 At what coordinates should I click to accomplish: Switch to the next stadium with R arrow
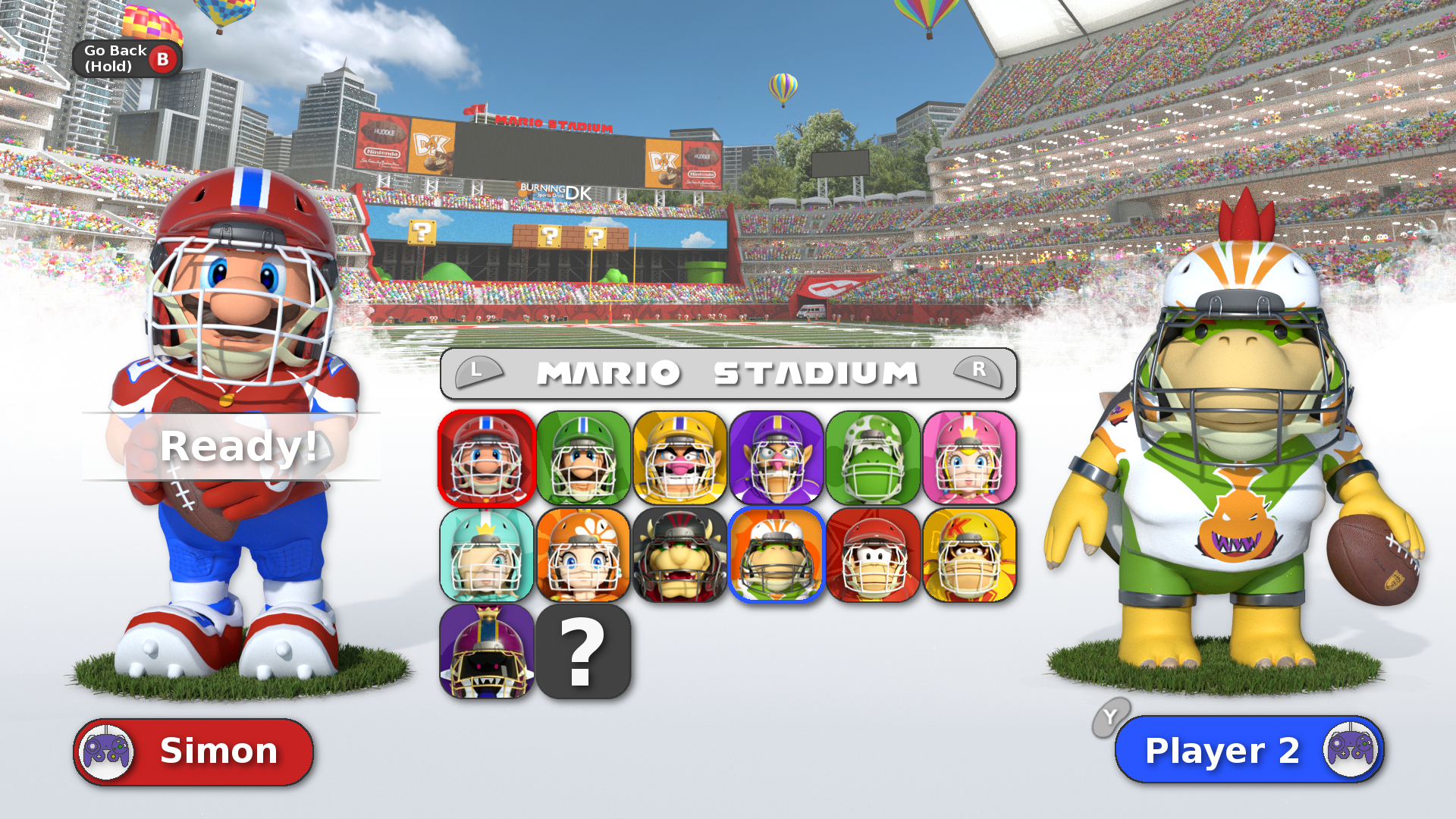pyautogui.click(x=978, y=372)
